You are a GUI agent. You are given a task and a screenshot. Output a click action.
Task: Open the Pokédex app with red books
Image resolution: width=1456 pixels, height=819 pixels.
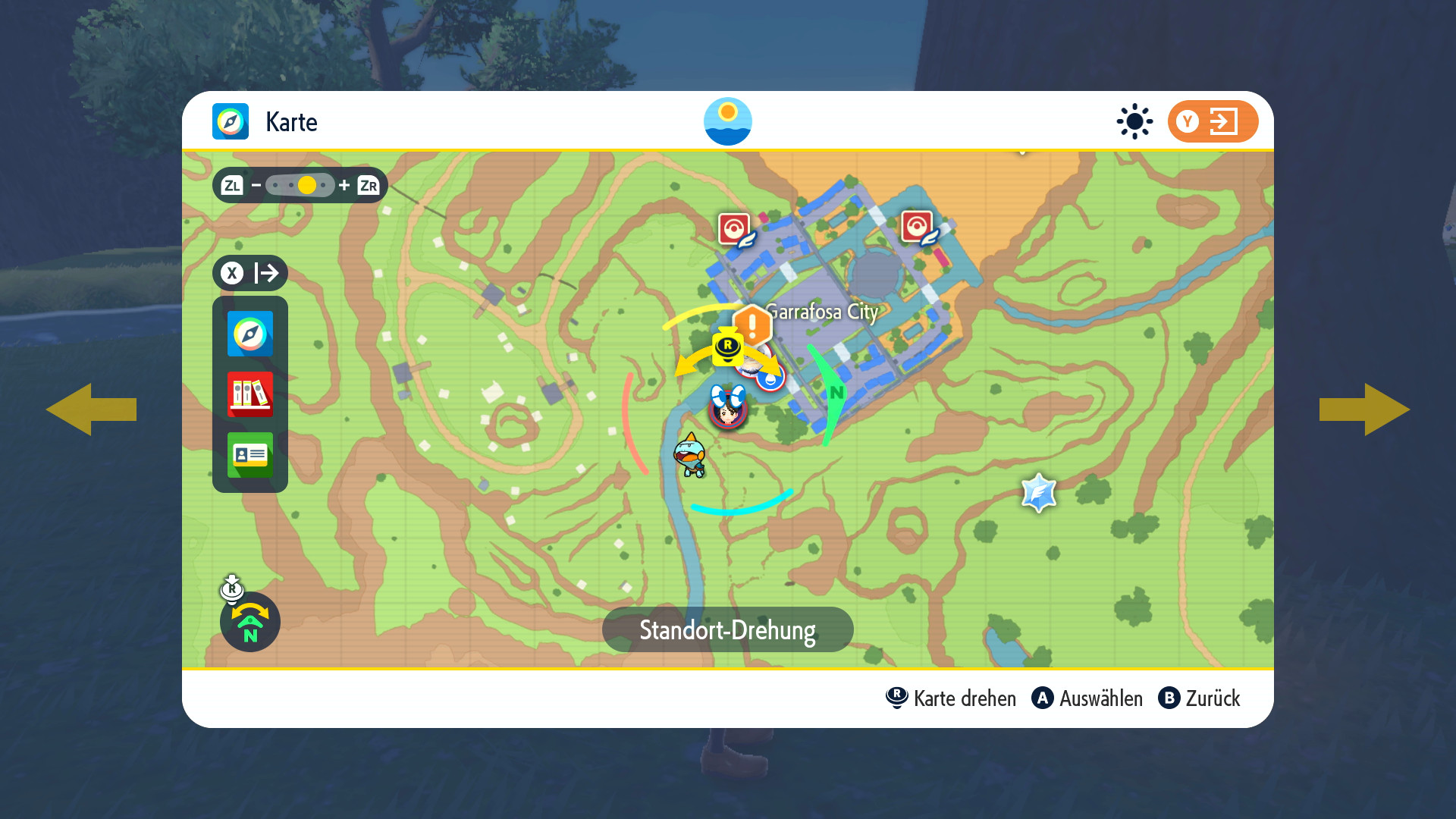click(x=249, y=394)
